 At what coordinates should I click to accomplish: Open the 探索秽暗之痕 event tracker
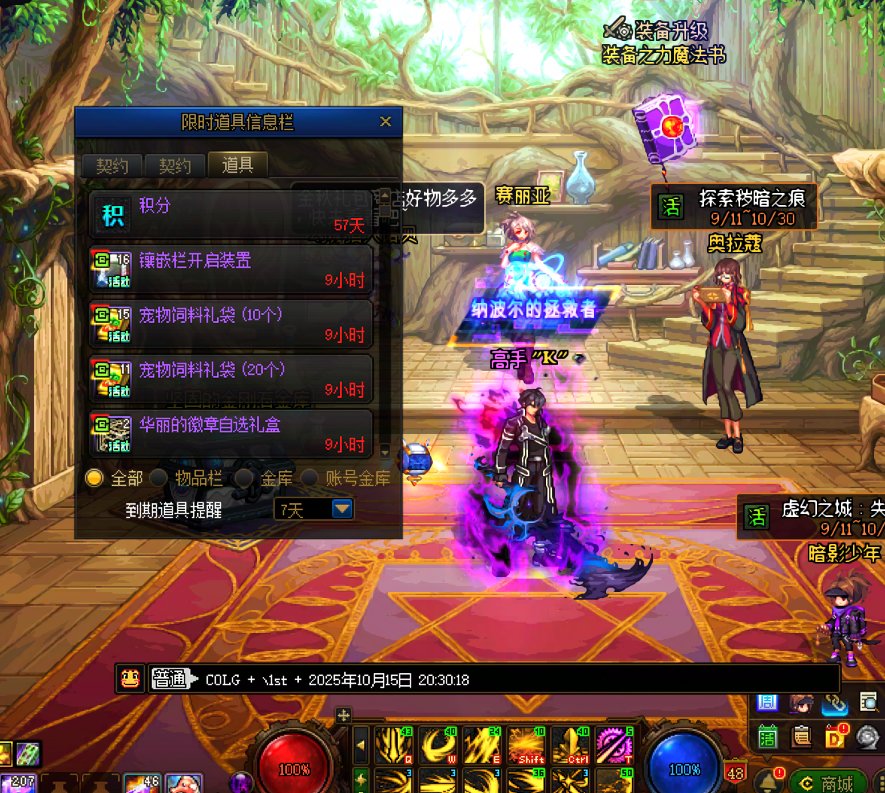(x=733, y=206)
